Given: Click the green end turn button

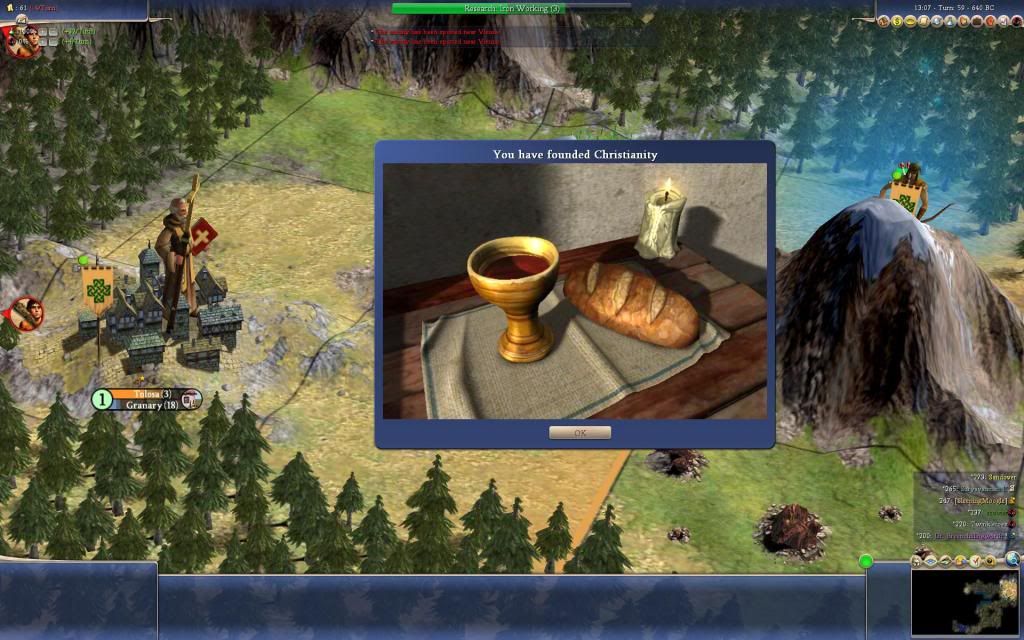Looking at the screenshot, I should pyautogui.click(x=866, y=561).
